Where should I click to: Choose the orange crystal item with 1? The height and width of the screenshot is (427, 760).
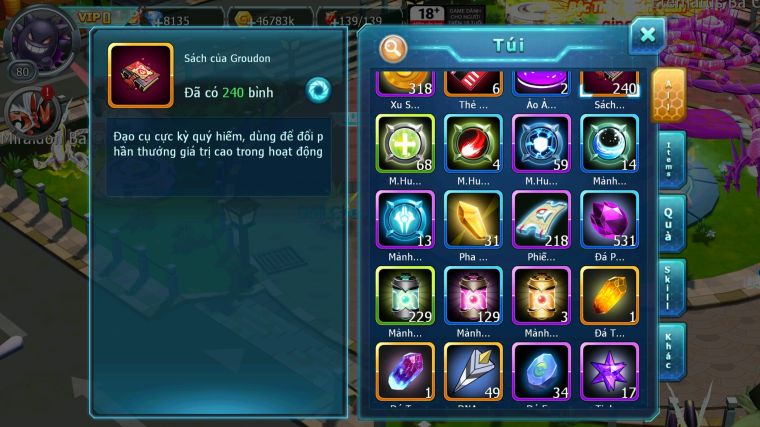(610, 295)
